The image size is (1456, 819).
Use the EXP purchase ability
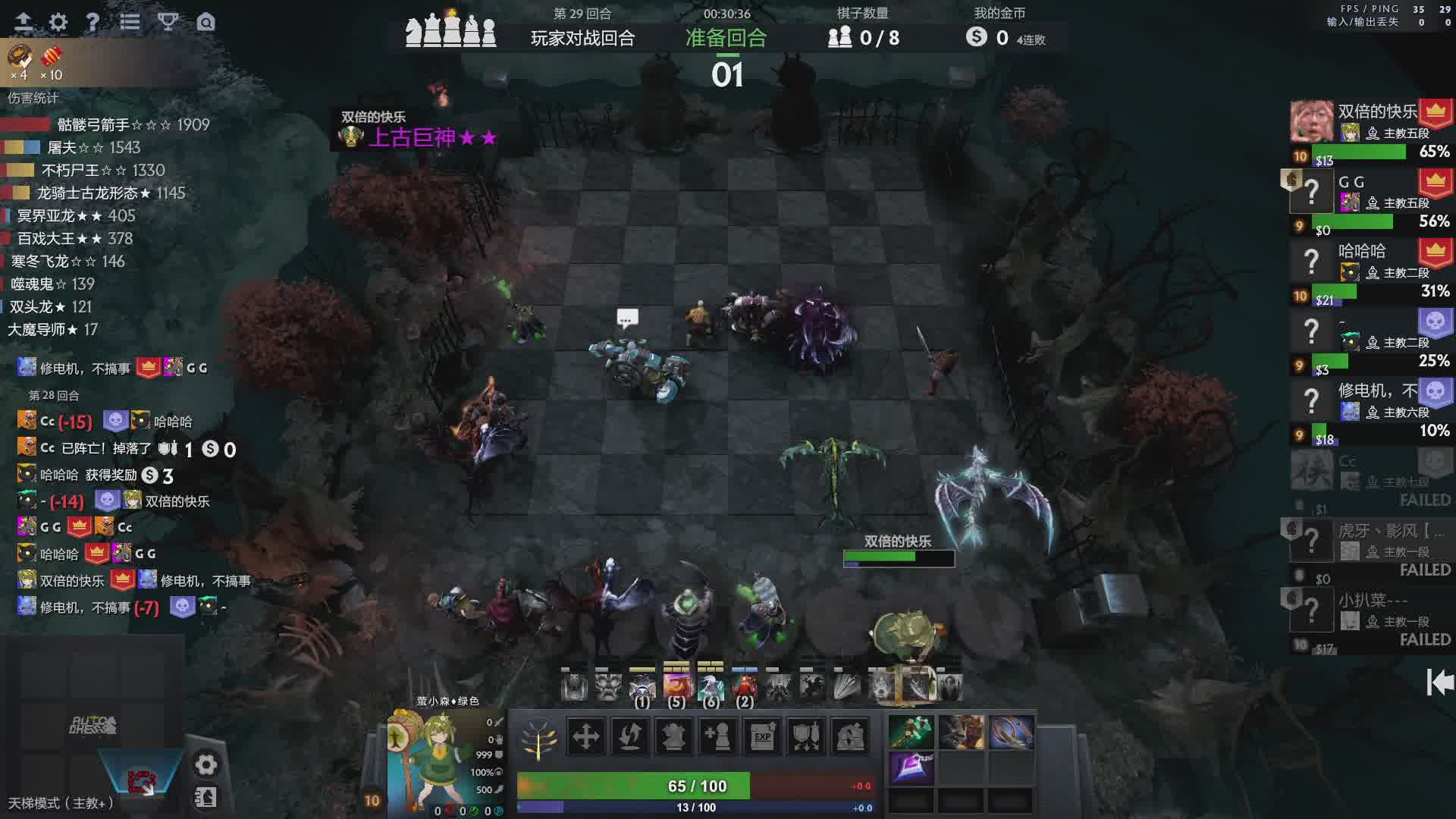point(762,736)
